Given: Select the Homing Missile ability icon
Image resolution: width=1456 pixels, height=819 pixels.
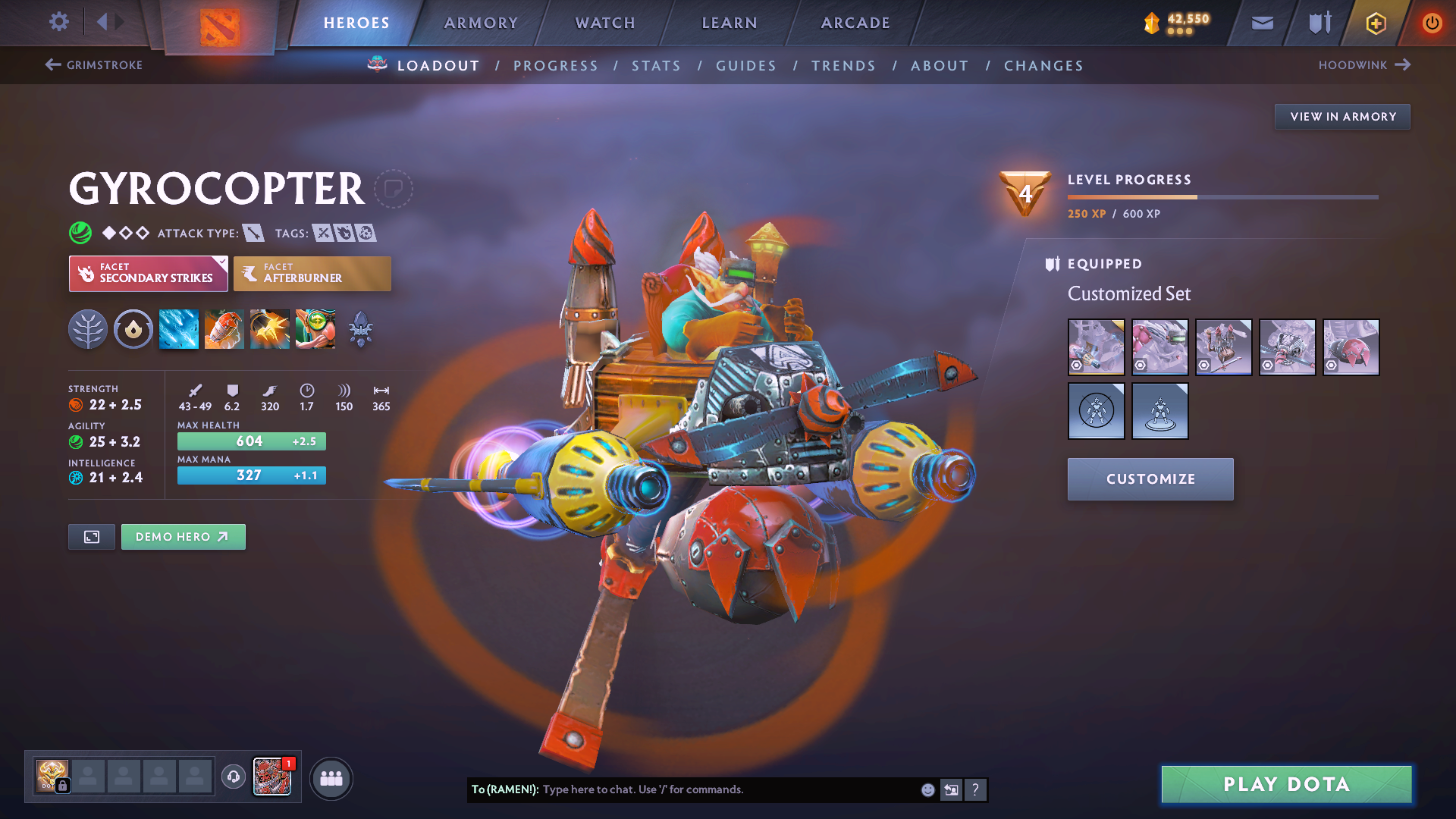Looking at the screenshot, I should point(224,329).
